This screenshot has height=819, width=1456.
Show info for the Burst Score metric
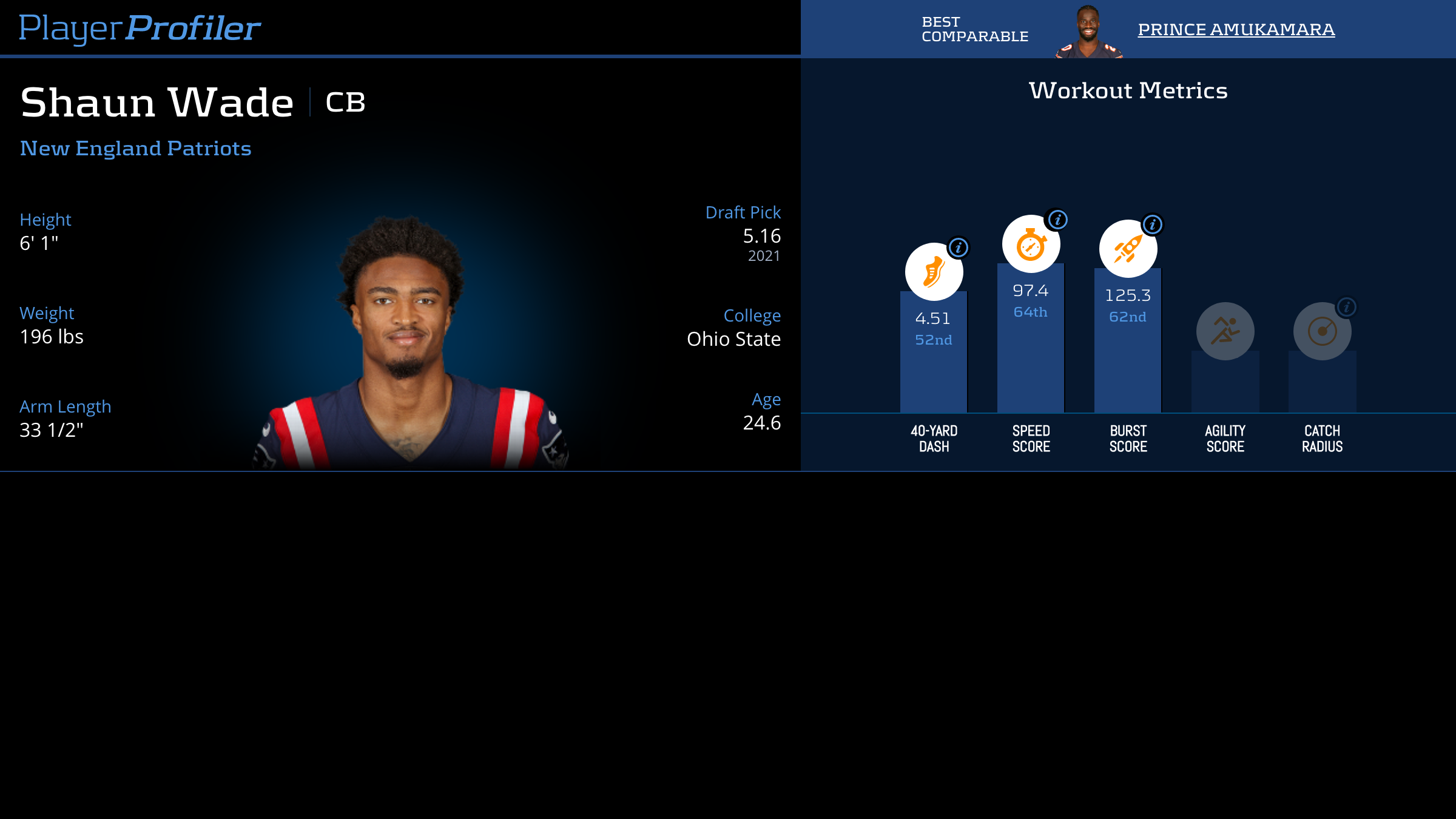[1153, 224]
